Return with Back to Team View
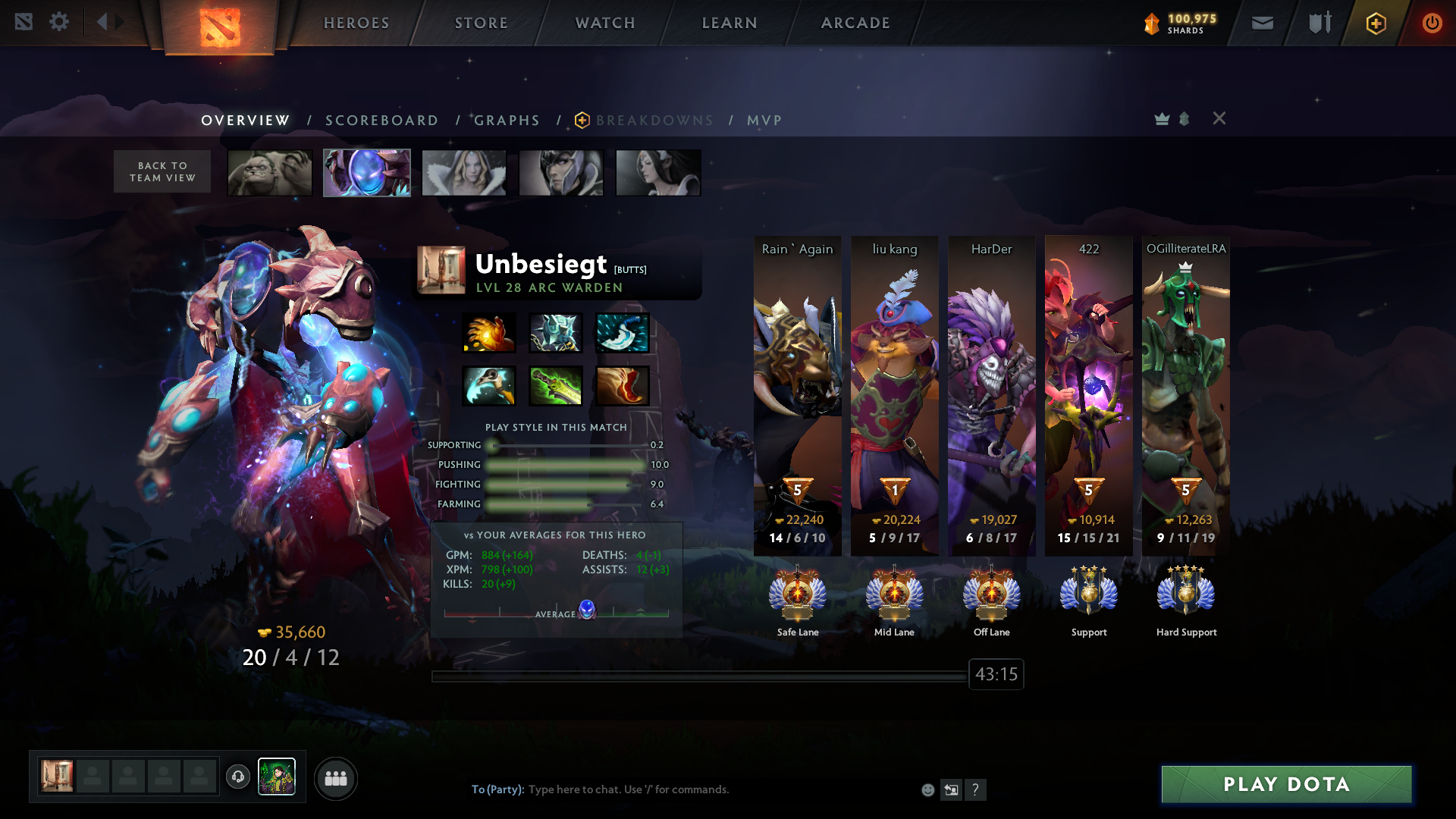Screen dimensions: 1456x819 pyautogui.click(x=162, y=171)
